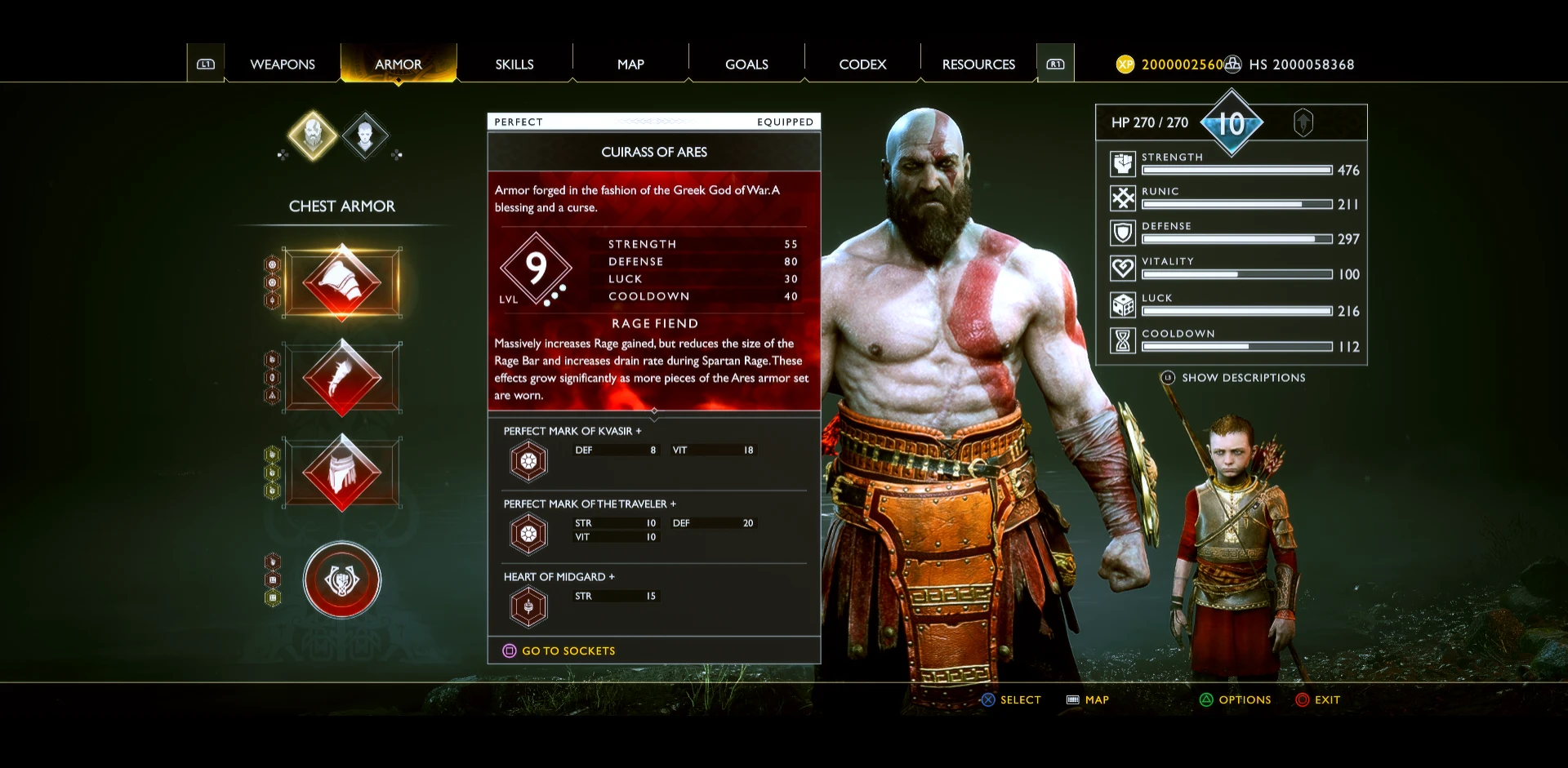This screenshot has width=1568, height=768.
Task: Switch to the CODEX tab
Action: tap(862, 64)
